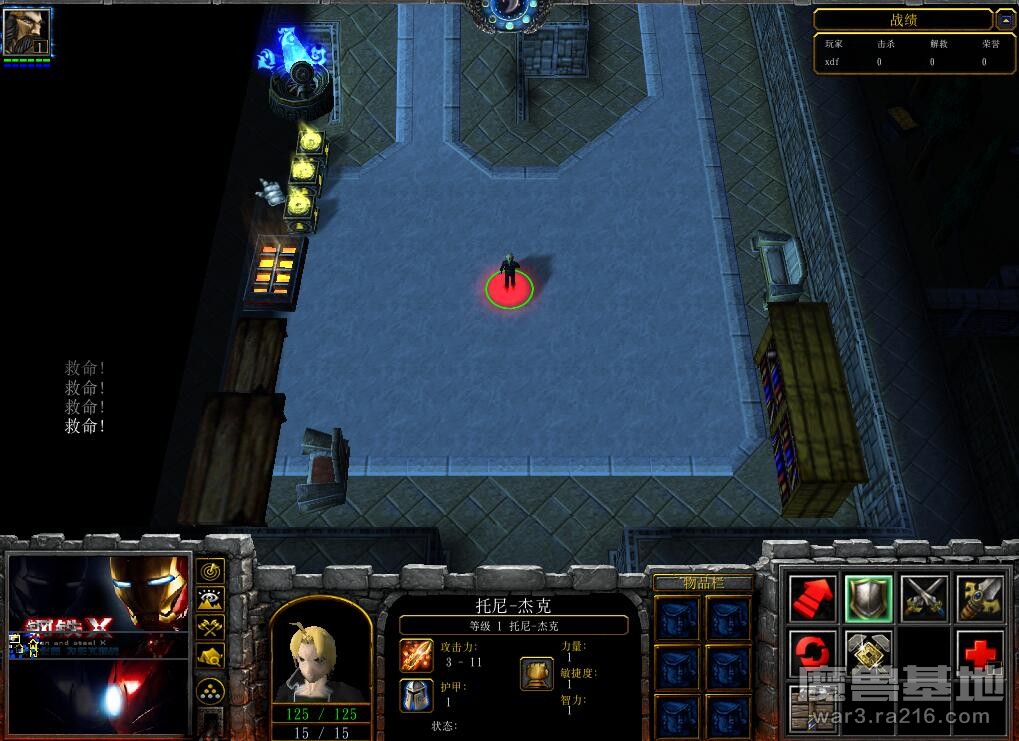This screenshot has width=1019, height=741.
Task: Use the red circular arrows Patrol command
Action: (814, 652)
